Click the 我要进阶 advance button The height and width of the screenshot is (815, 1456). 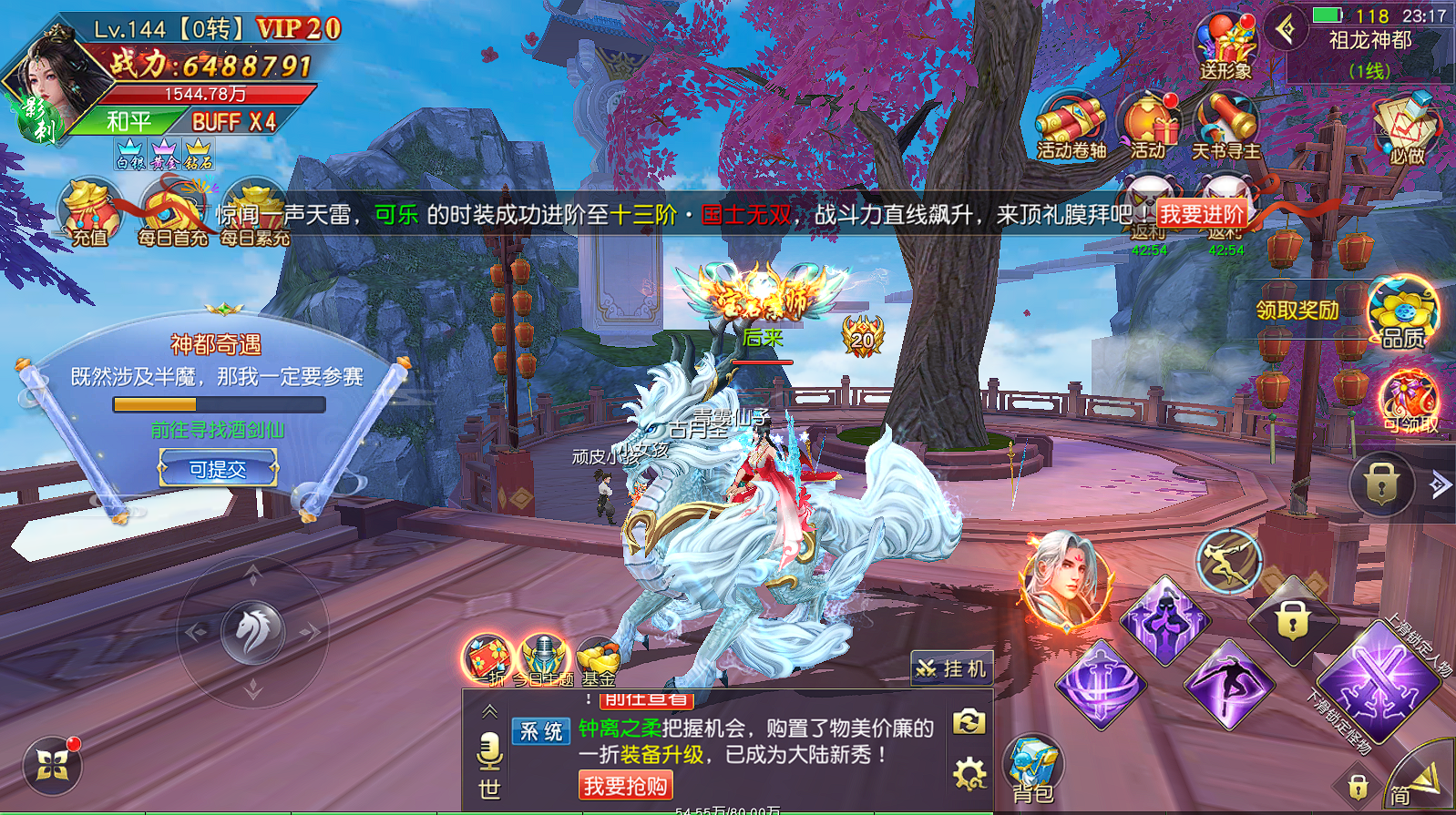coord(1202,214)
